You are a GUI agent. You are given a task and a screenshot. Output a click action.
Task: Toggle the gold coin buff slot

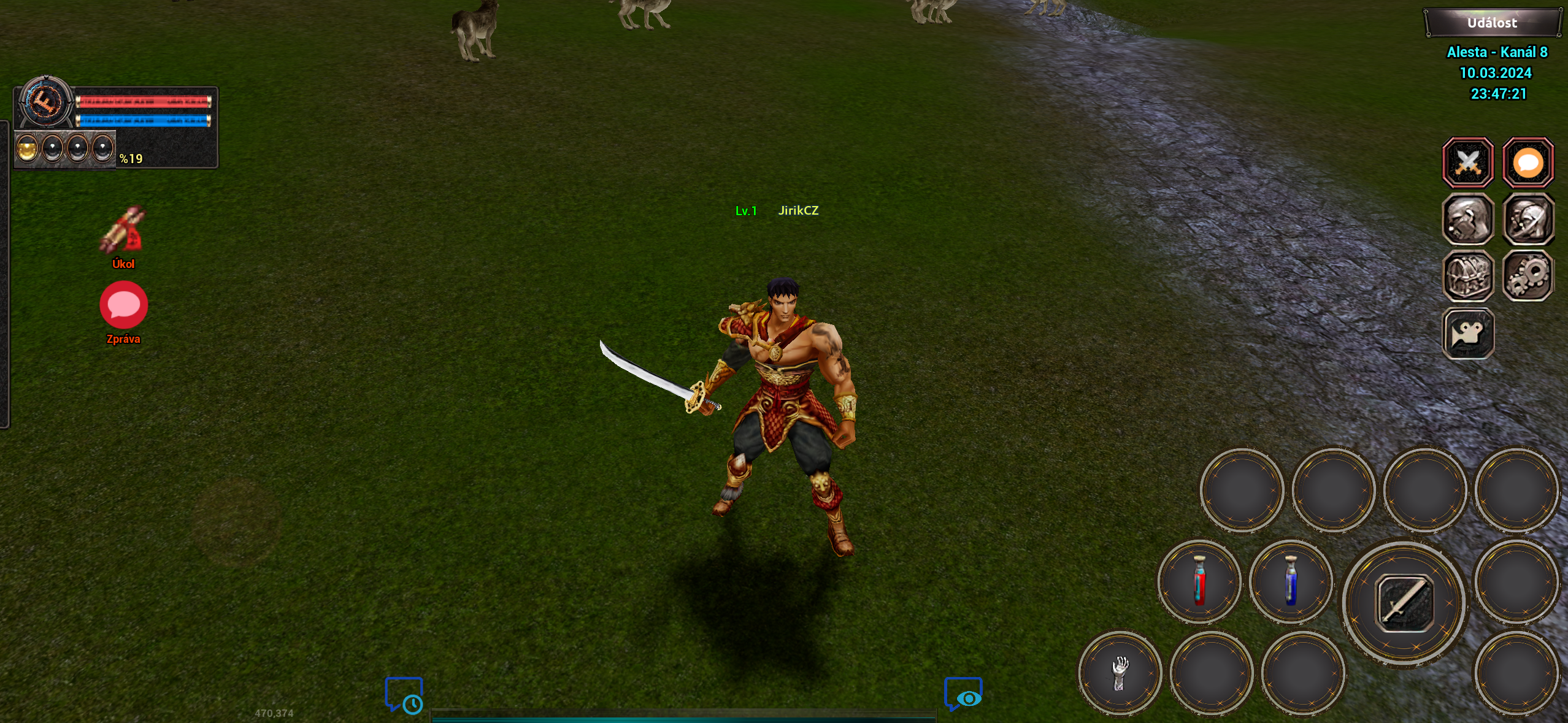26,147
